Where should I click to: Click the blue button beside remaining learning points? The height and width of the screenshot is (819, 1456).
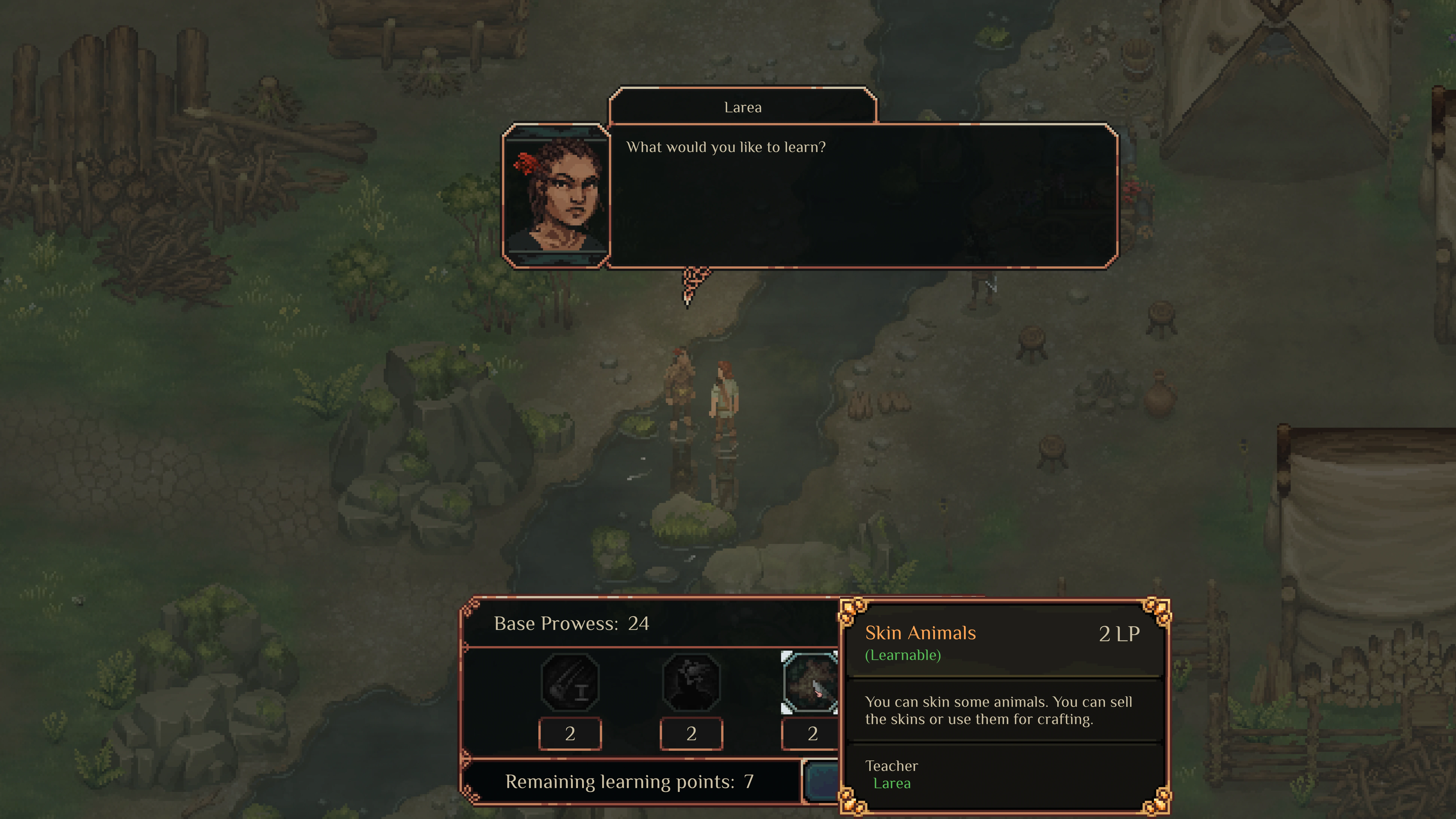tap(822, 781)
